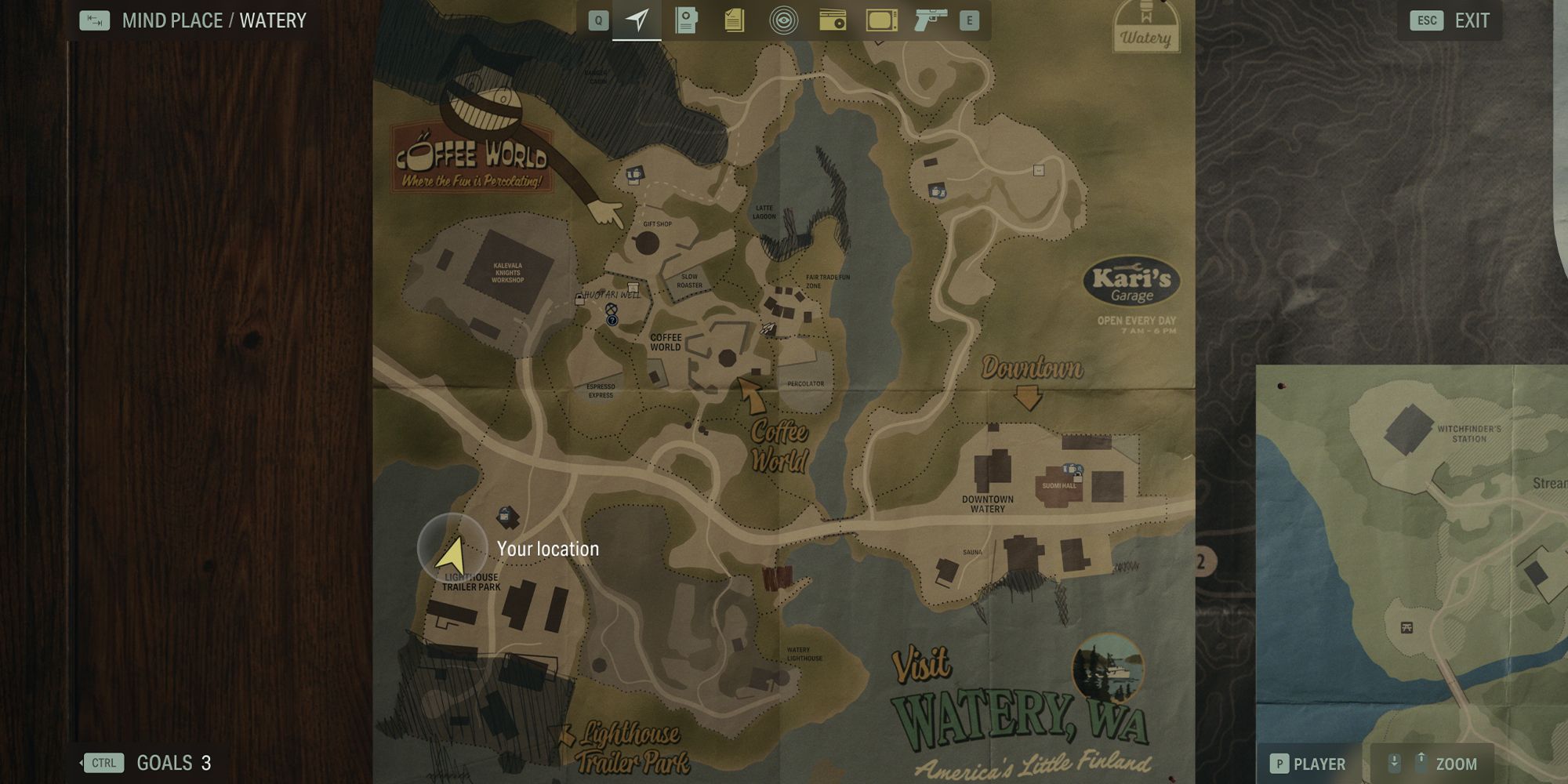Select the coffee mug marker north of Gift Shop
1568x784 pixels.
click(x=635, y=174)
